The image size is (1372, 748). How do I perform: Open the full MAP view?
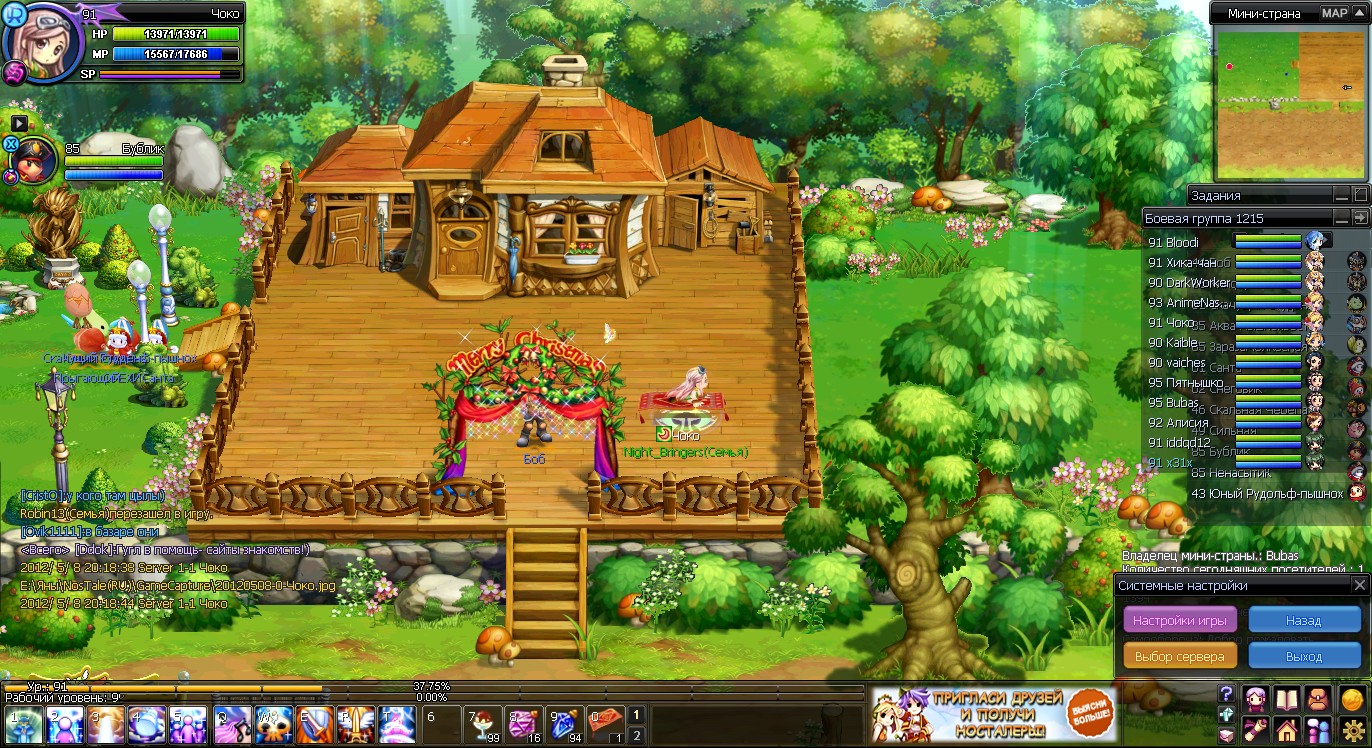(x=1334, y=13)
